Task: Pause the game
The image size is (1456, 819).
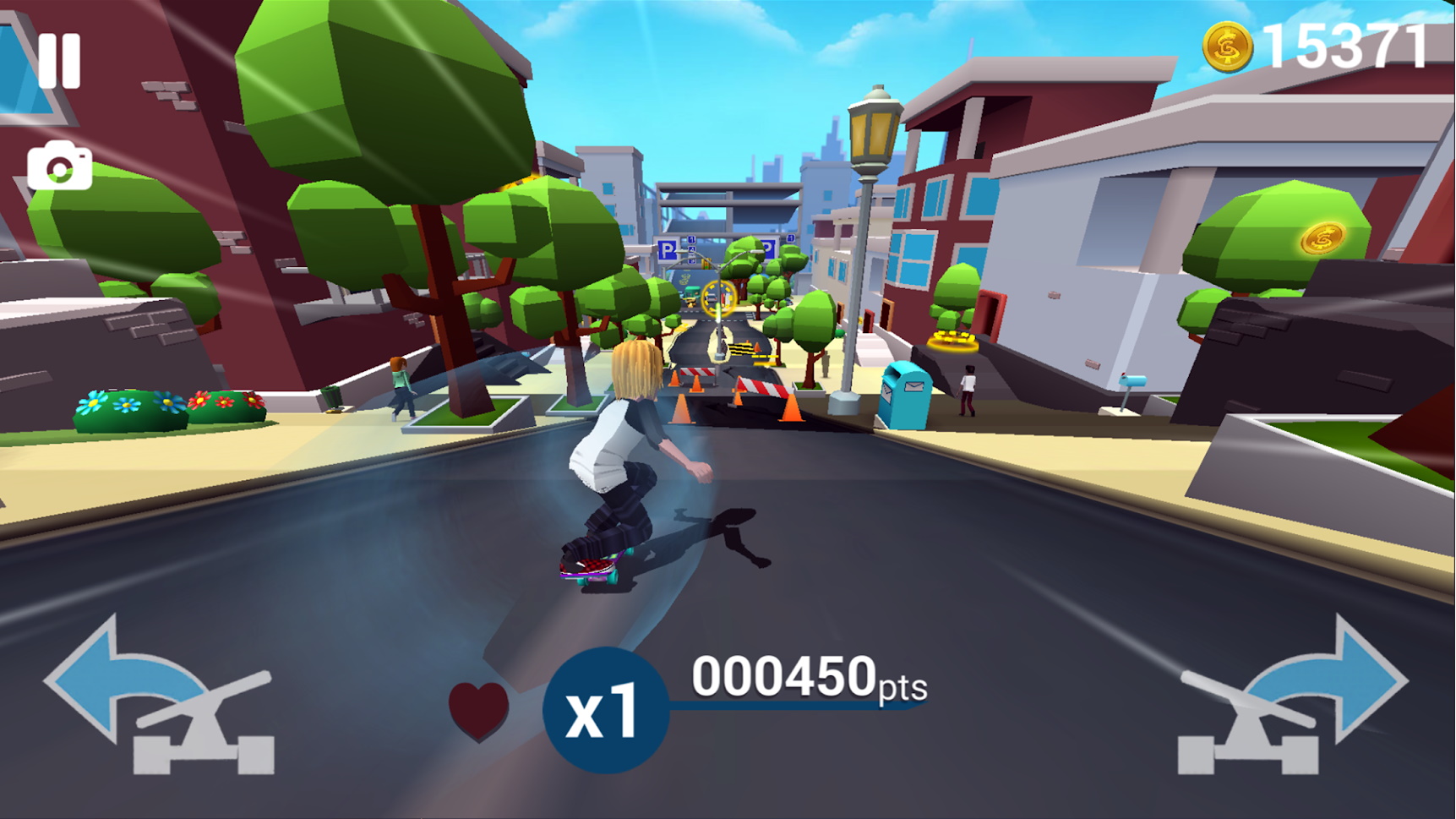Action: (59, 61)
